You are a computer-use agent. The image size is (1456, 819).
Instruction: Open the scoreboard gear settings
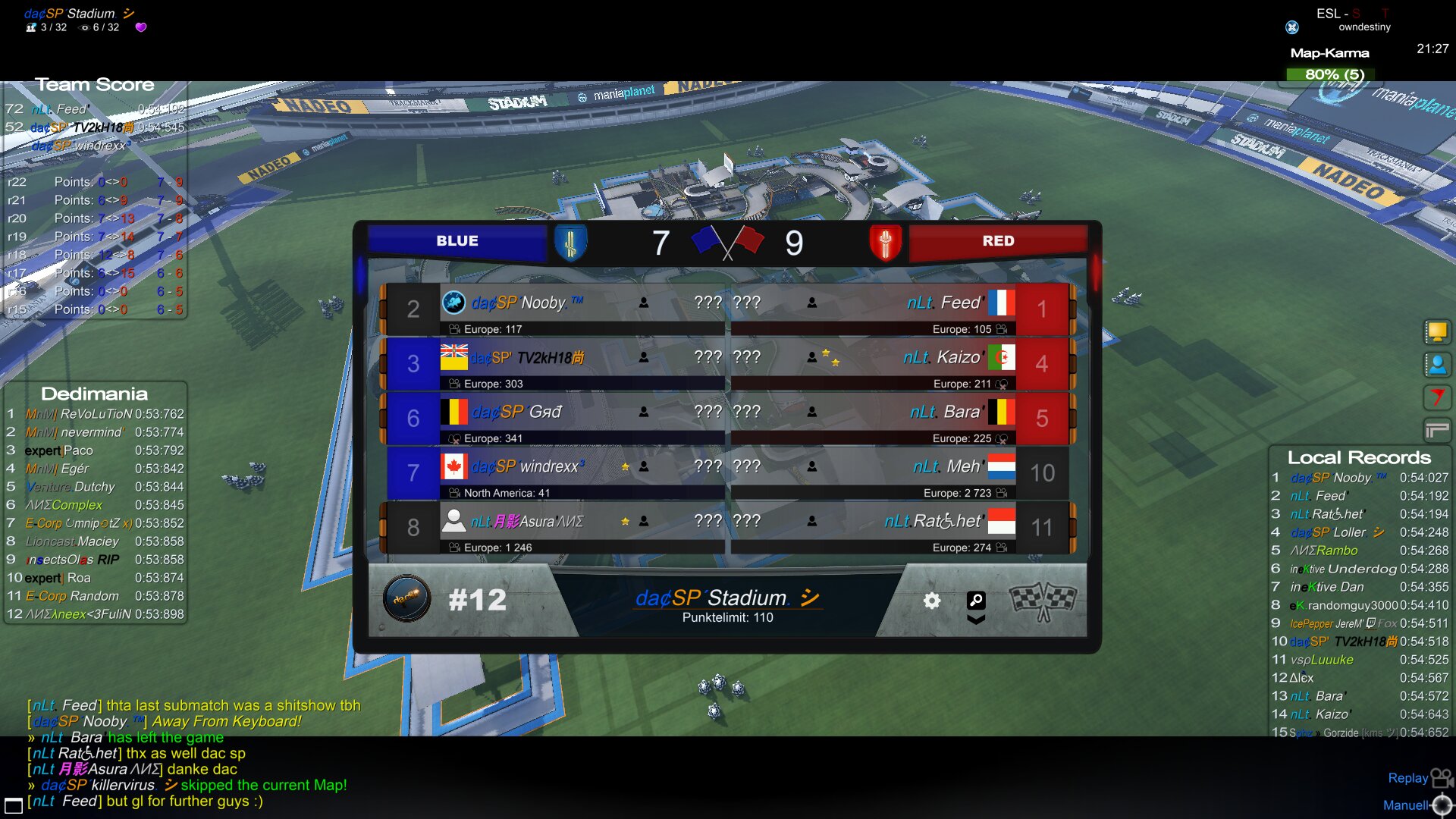click(x=932, y=601)
